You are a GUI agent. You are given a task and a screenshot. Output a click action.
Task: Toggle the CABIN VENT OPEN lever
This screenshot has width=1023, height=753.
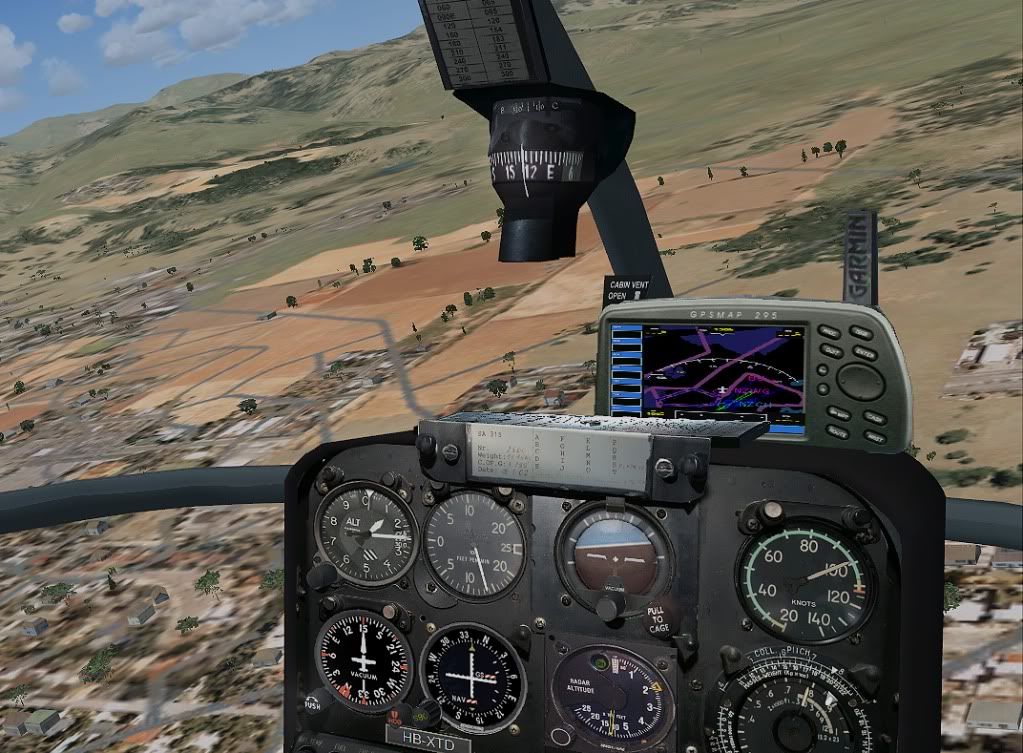636,296
